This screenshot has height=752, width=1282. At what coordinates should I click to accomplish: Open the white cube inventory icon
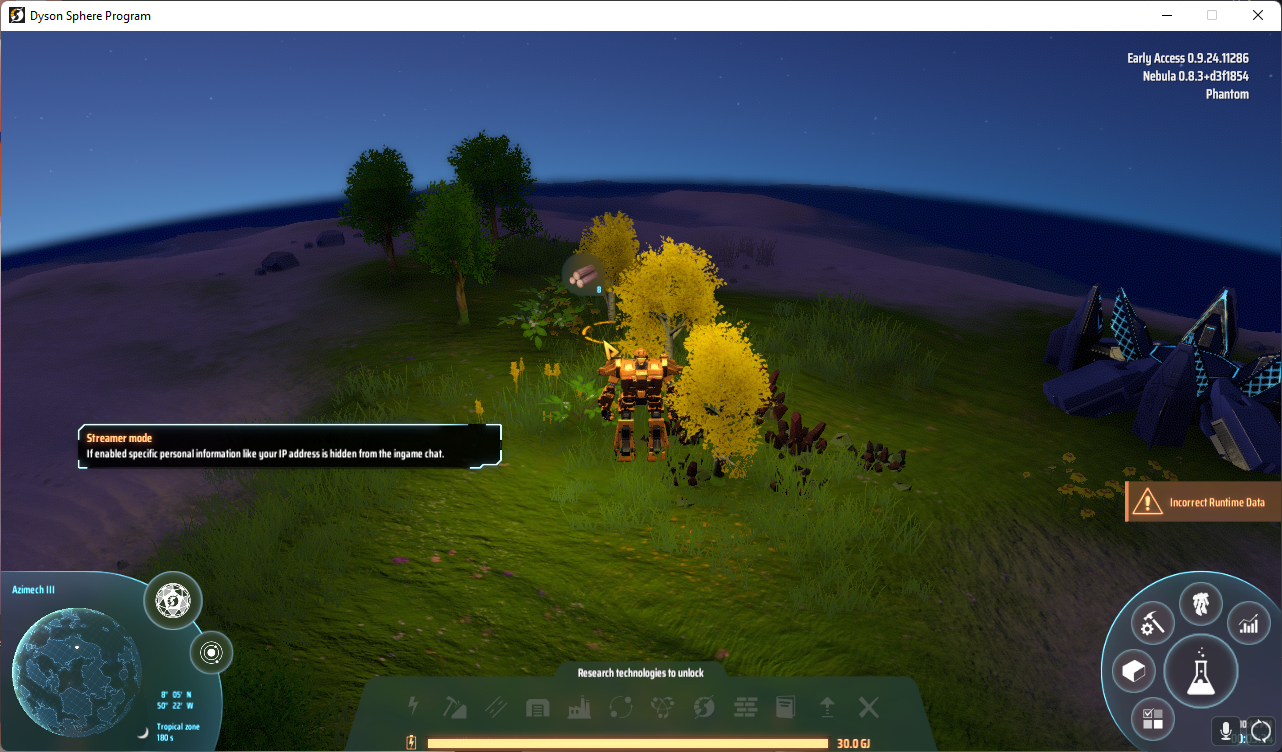1133,672
